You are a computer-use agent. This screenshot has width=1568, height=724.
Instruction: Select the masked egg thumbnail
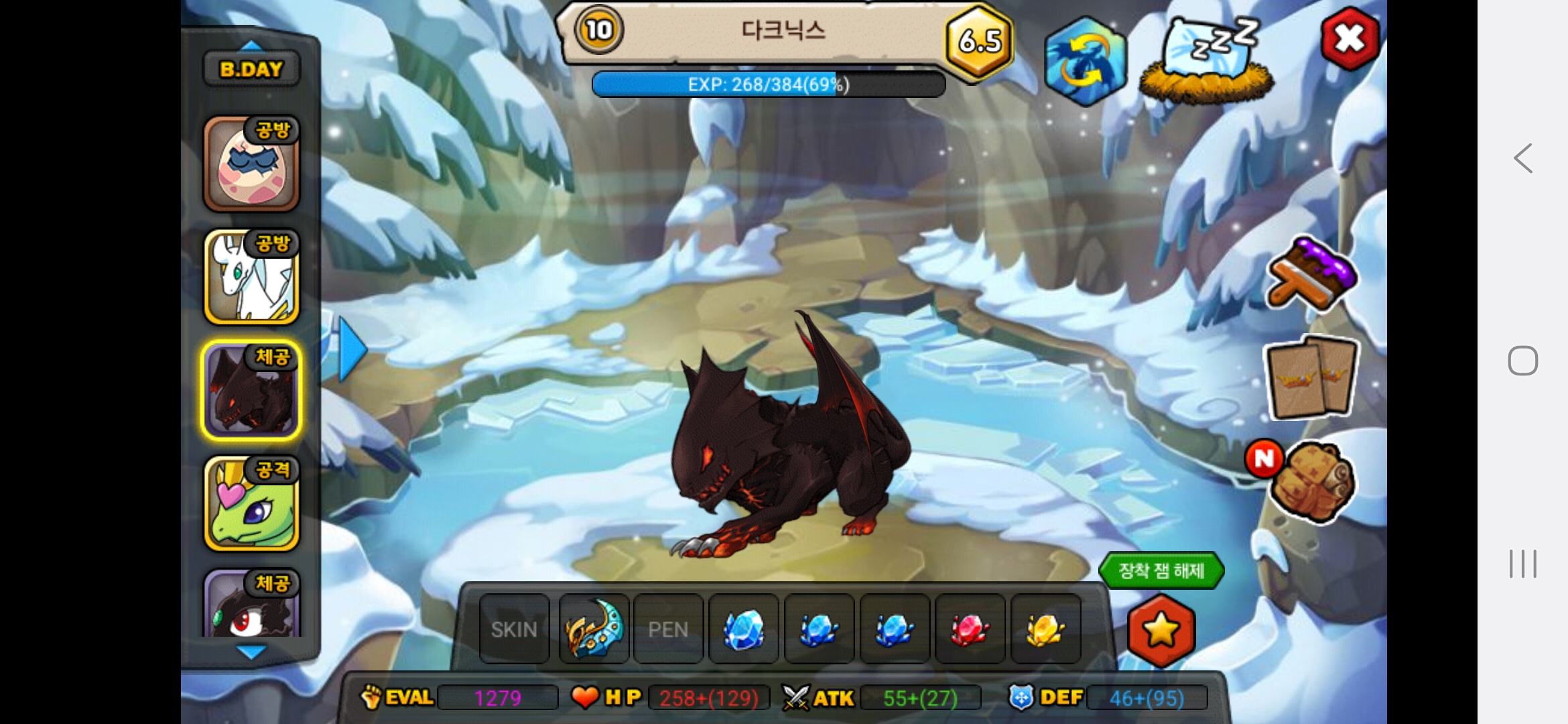251,164
